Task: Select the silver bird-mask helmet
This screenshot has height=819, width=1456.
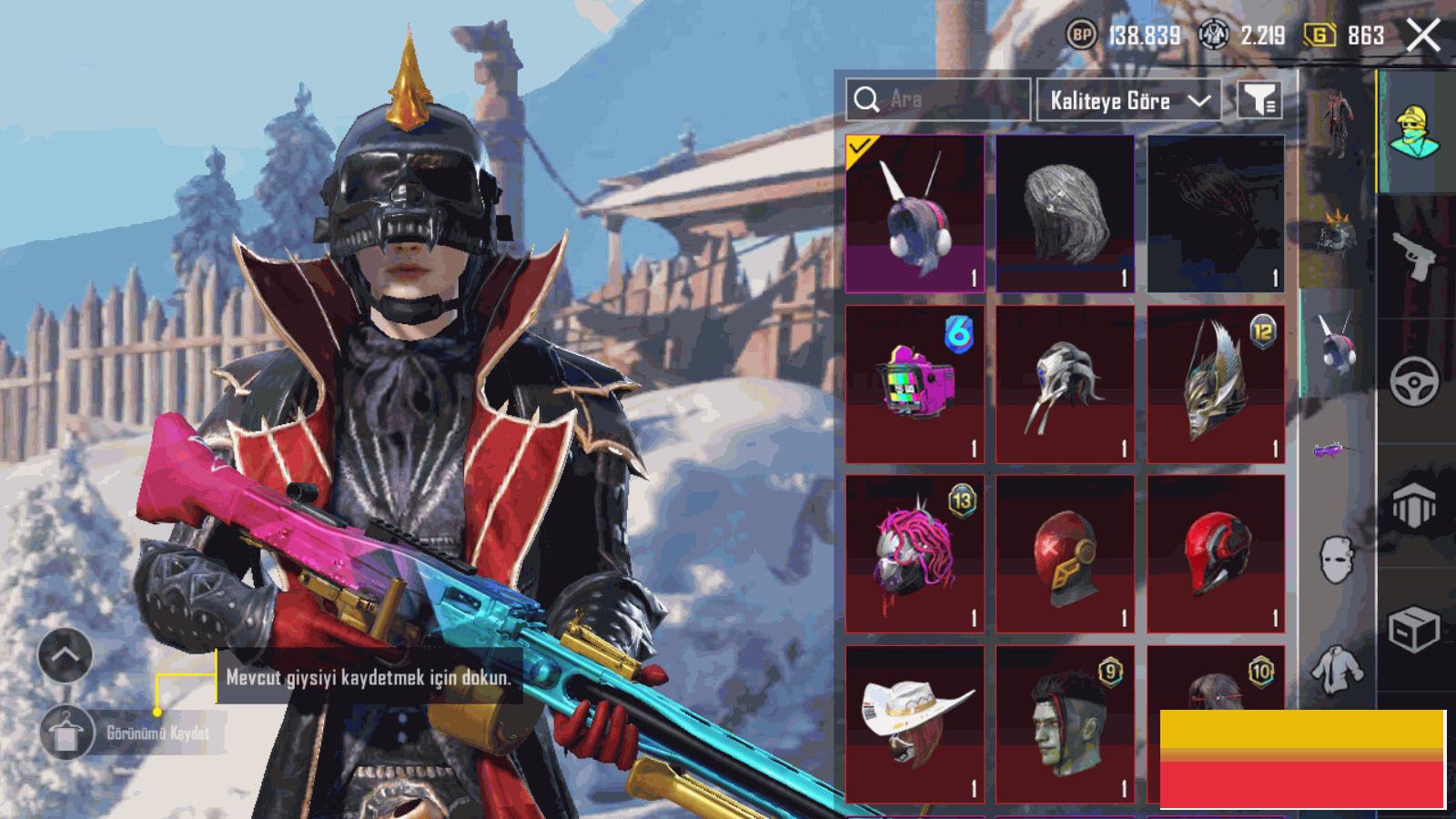Action: (1065, 384)
